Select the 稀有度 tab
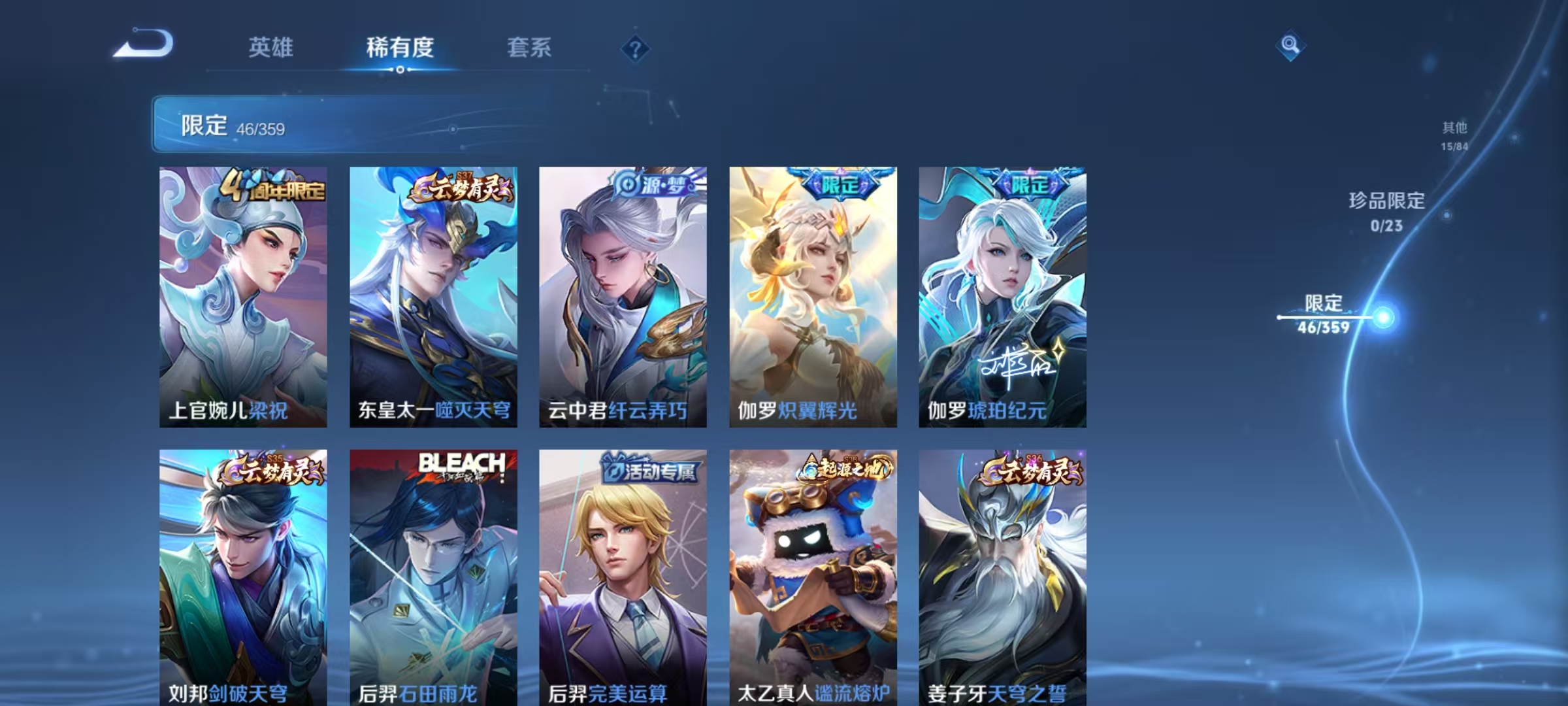The image size is (1568, 706). [x=400, y=47]
